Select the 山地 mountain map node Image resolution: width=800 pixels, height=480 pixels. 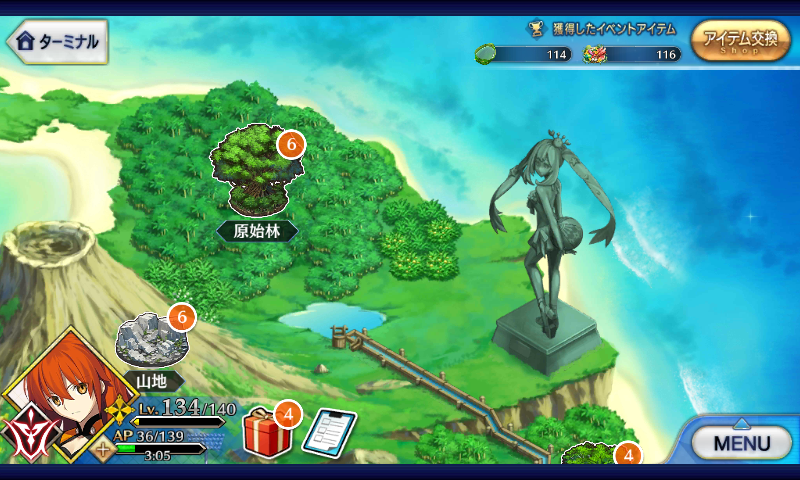[x=150, y=342]
